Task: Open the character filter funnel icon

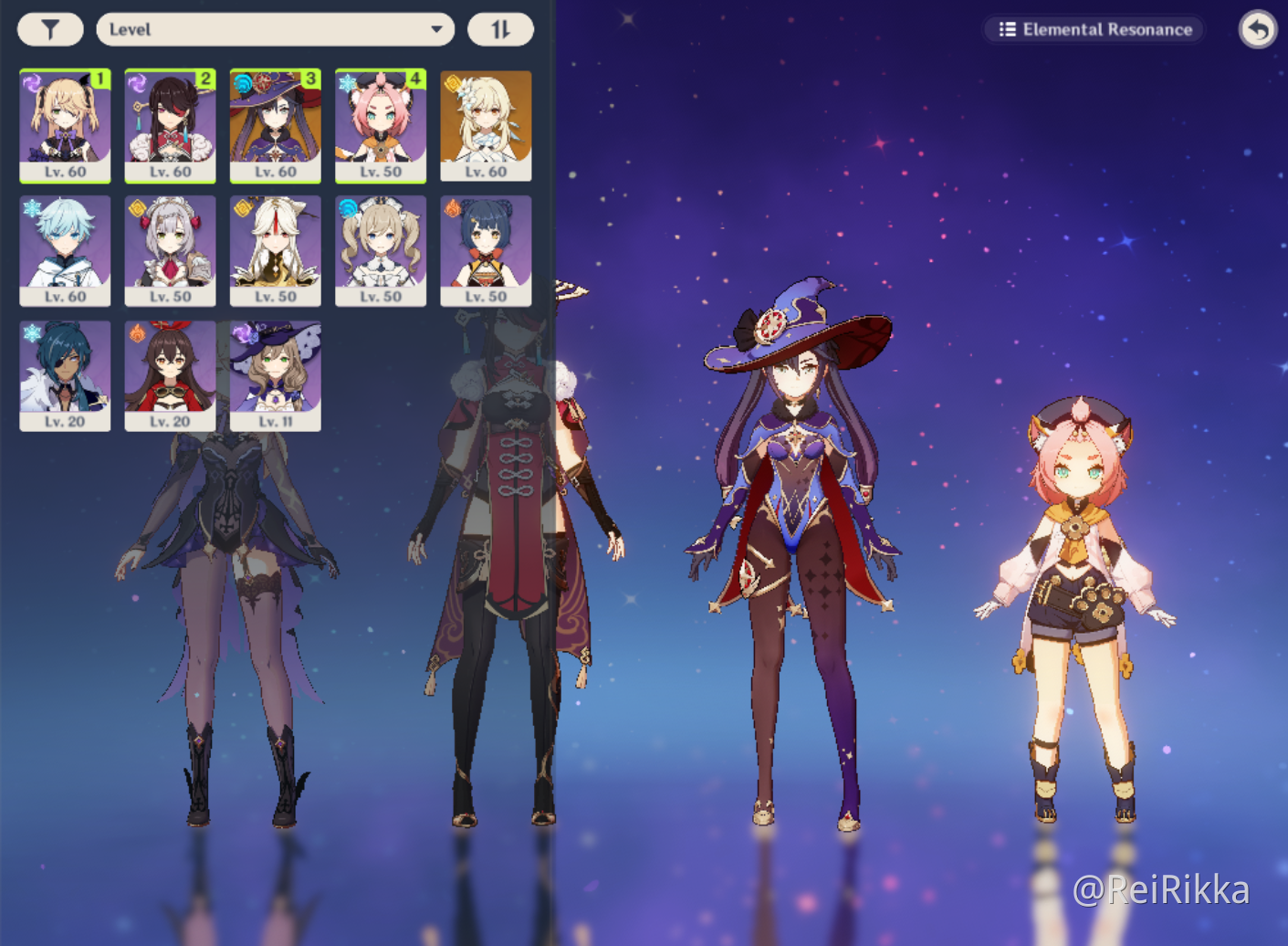Action: pos(50,28)
